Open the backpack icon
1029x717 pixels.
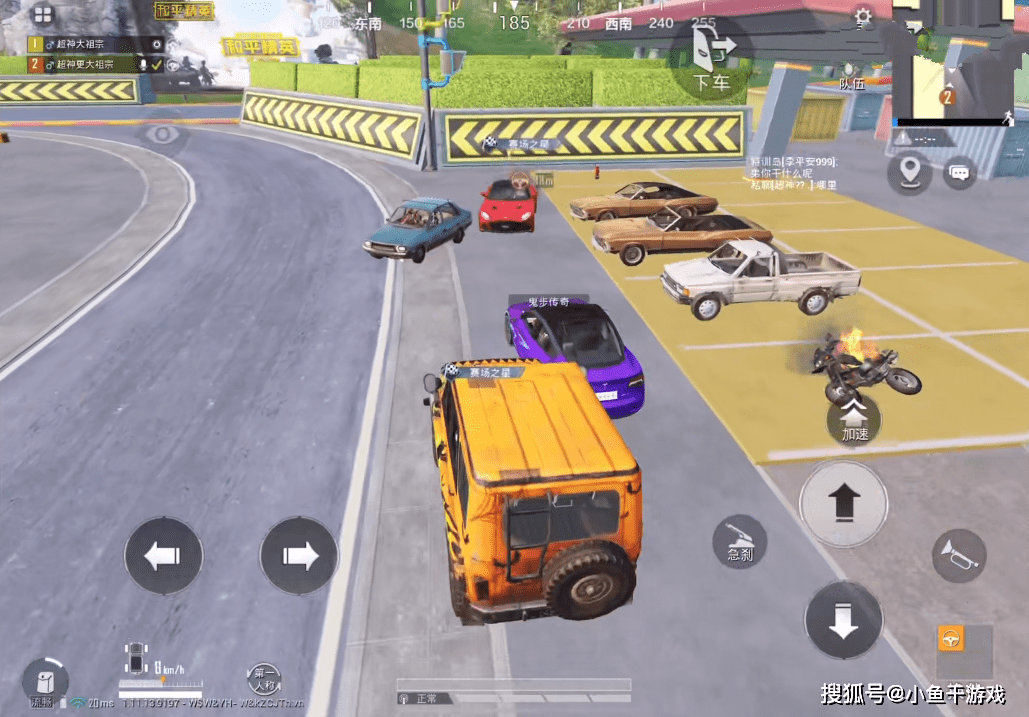click(44, 681)
